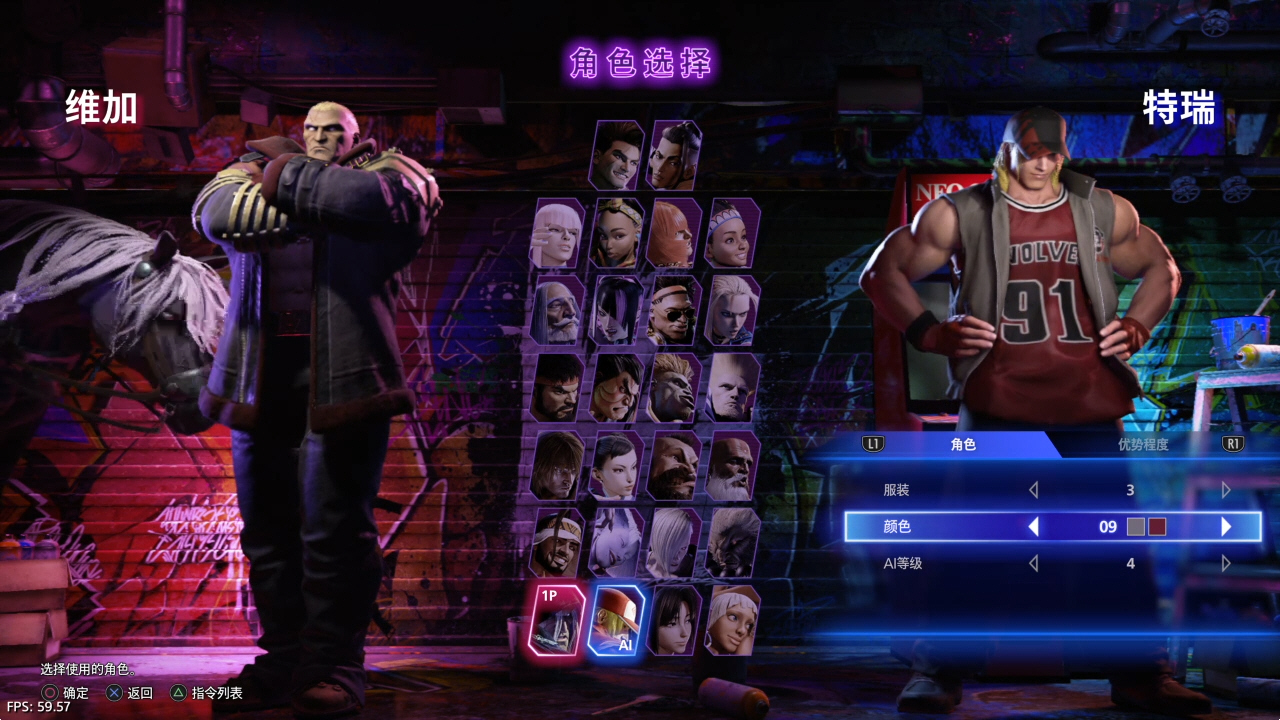Select Akuma's portrait
This screenshot has width=1280, height=720.
(x=732, y=543)
